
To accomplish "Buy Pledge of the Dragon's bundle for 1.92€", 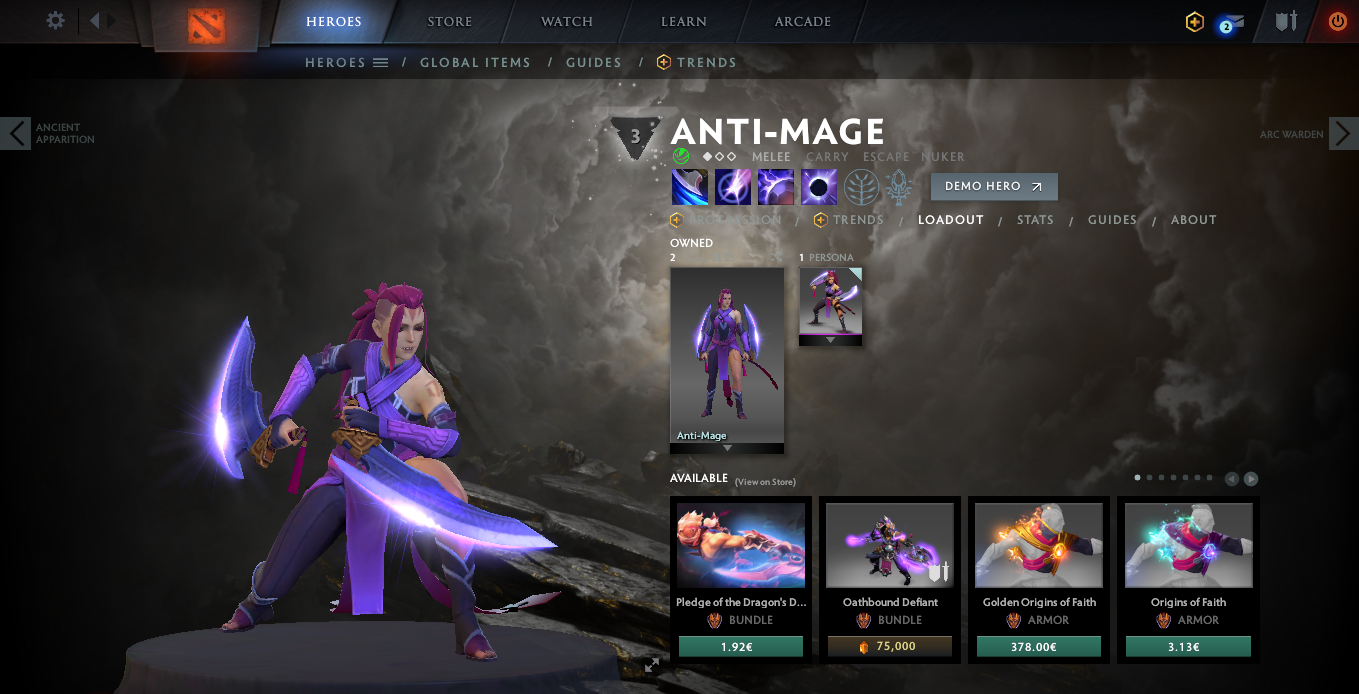I will (x=740, y=647).
